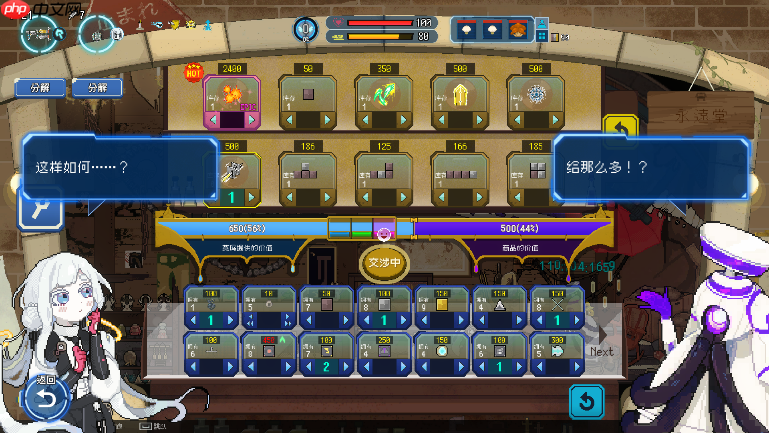Image resolution: width=769 pixels, height=433 pixels.
Task: Click the left 分解 button
Action: (x=40, y=87)
